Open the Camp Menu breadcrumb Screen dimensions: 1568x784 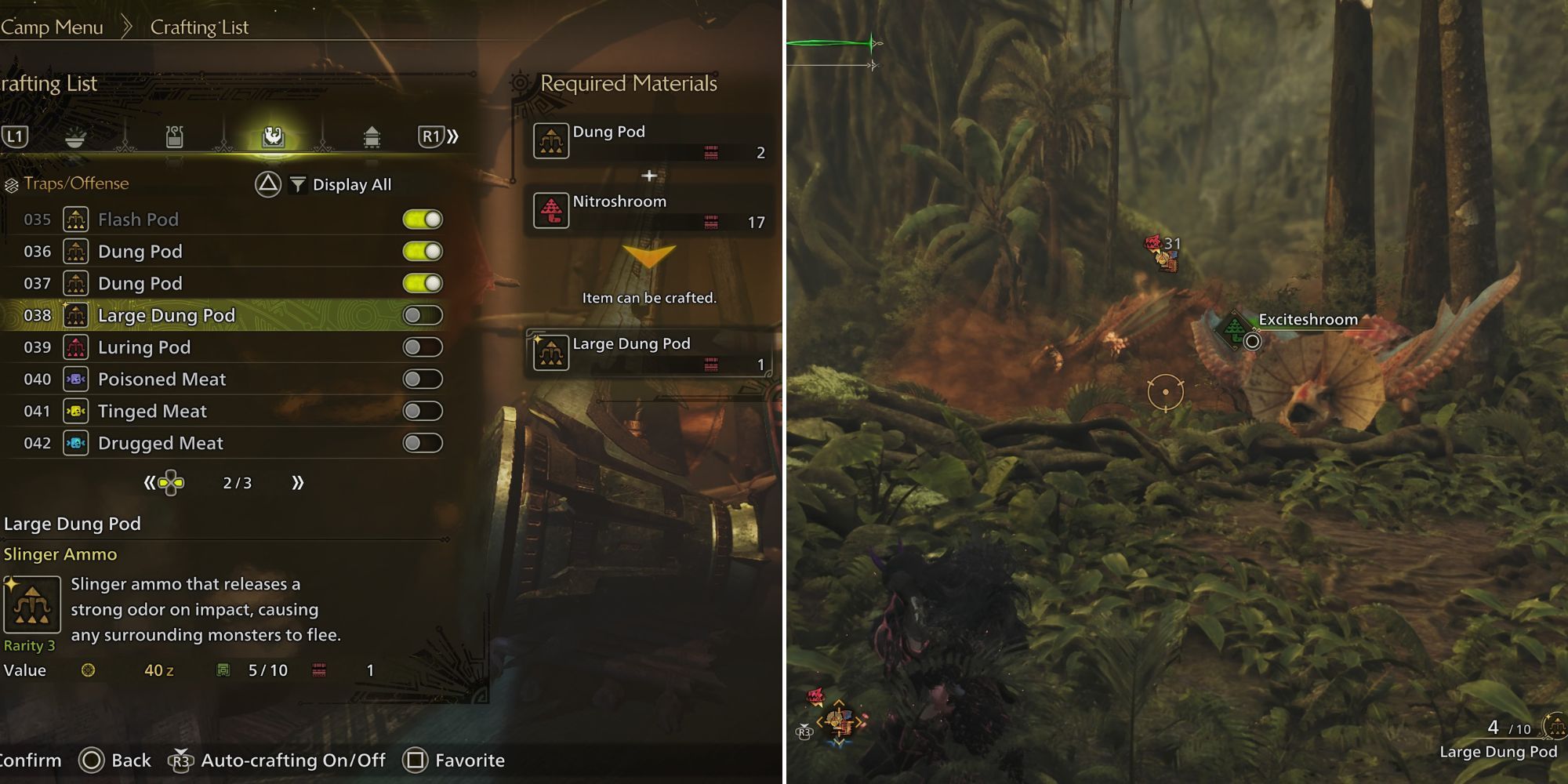pos(53,26)
